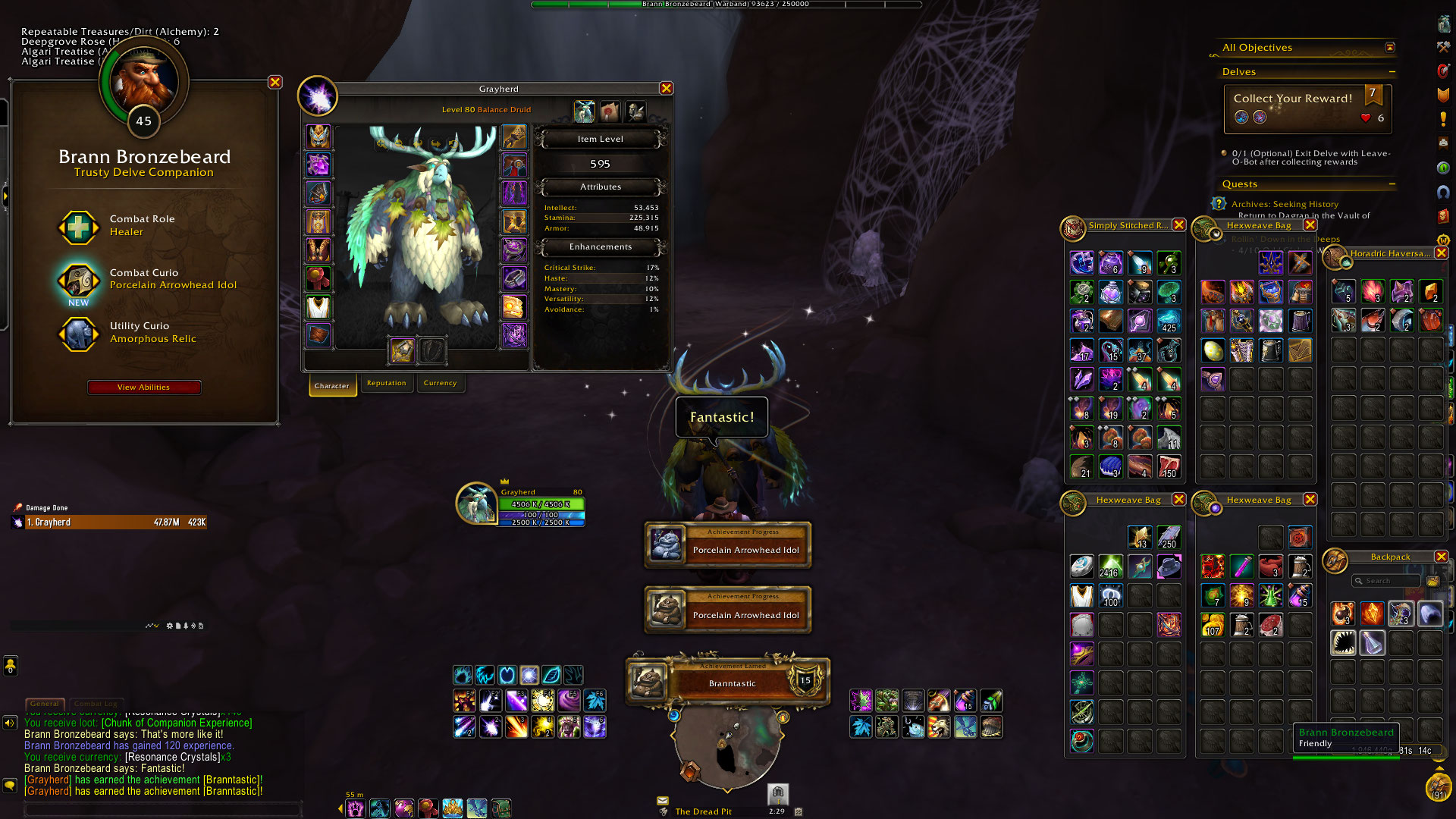Close the Backpack window
The width and height of the screenshot is (1456, 819).
[x=1441, y=557]
